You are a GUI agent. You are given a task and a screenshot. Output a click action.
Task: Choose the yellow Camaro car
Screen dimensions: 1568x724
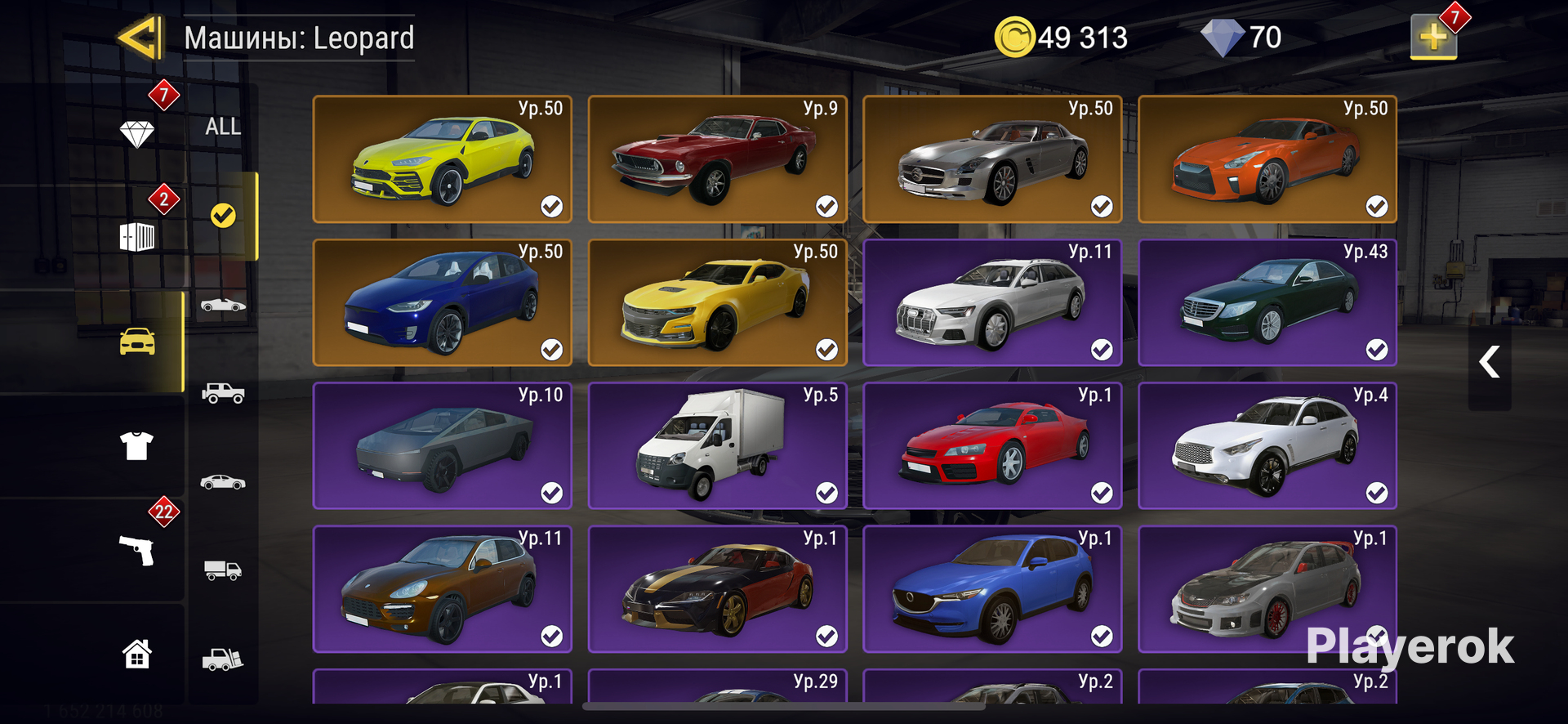tap(717, 302)
